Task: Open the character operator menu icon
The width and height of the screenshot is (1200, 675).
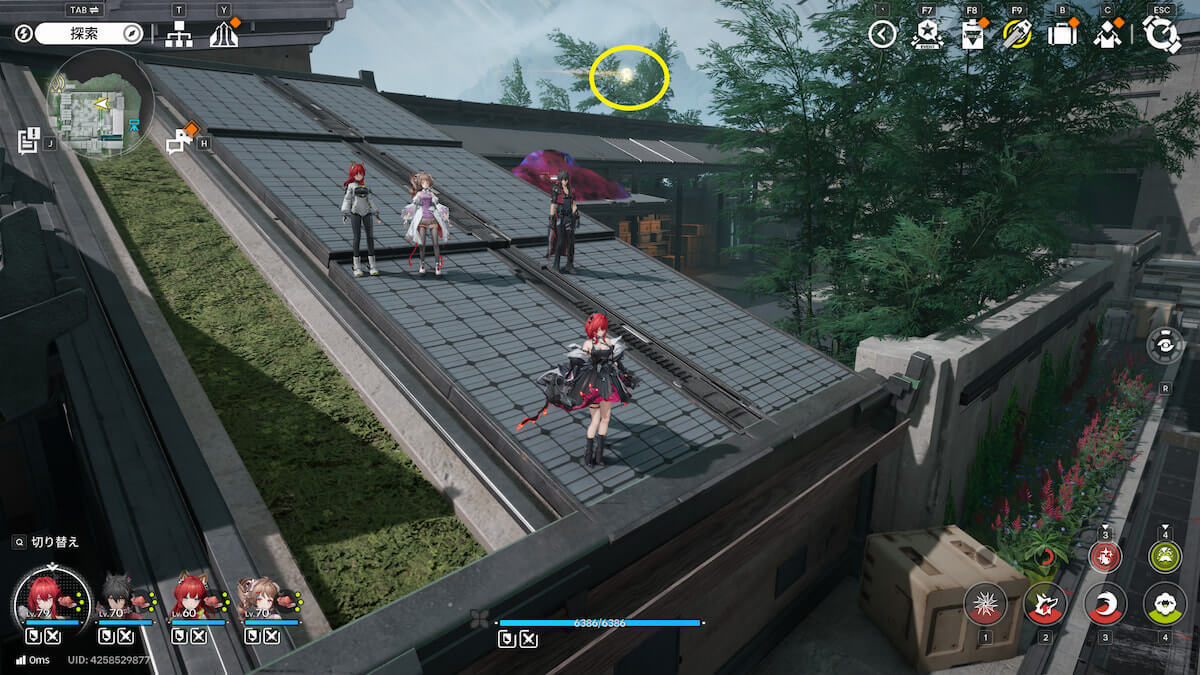Action: click(x=1107, y=35)
